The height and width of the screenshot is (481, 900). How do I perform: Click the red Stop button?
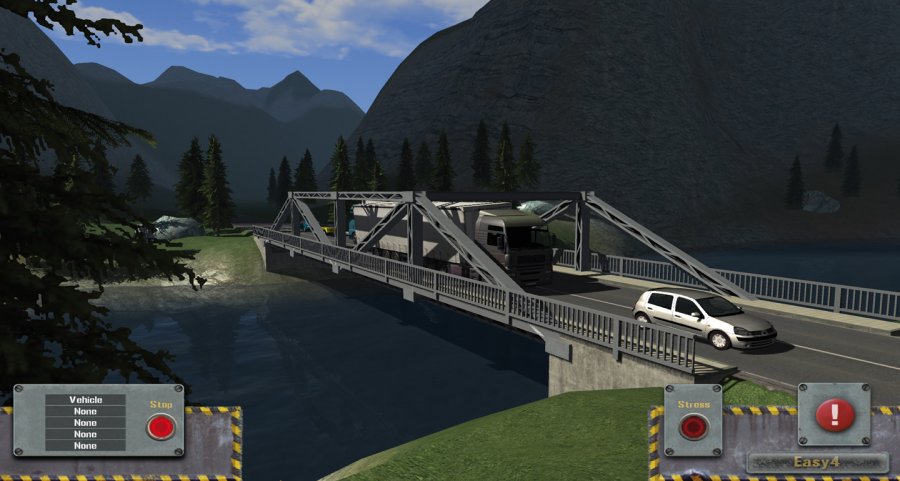(160, 427)
